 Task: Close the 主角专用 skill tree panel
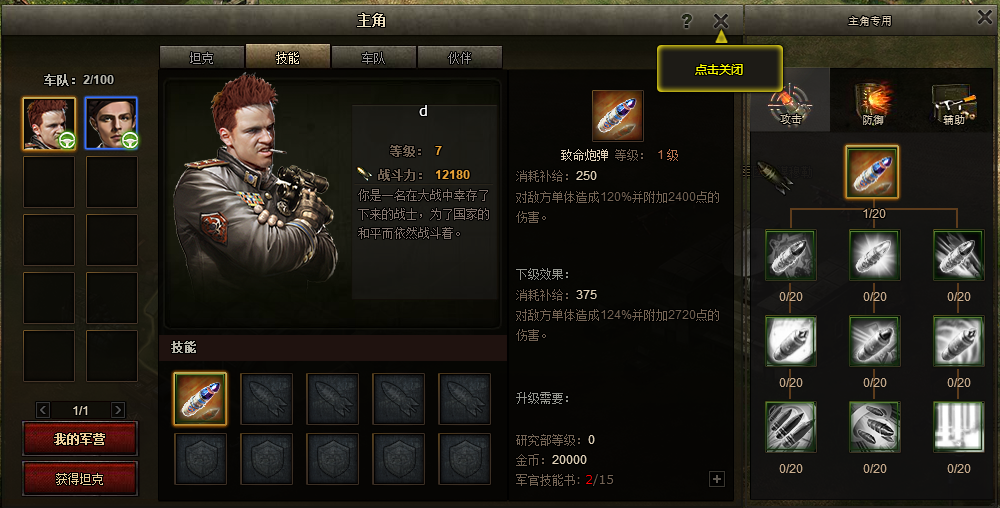coord(984,18)
